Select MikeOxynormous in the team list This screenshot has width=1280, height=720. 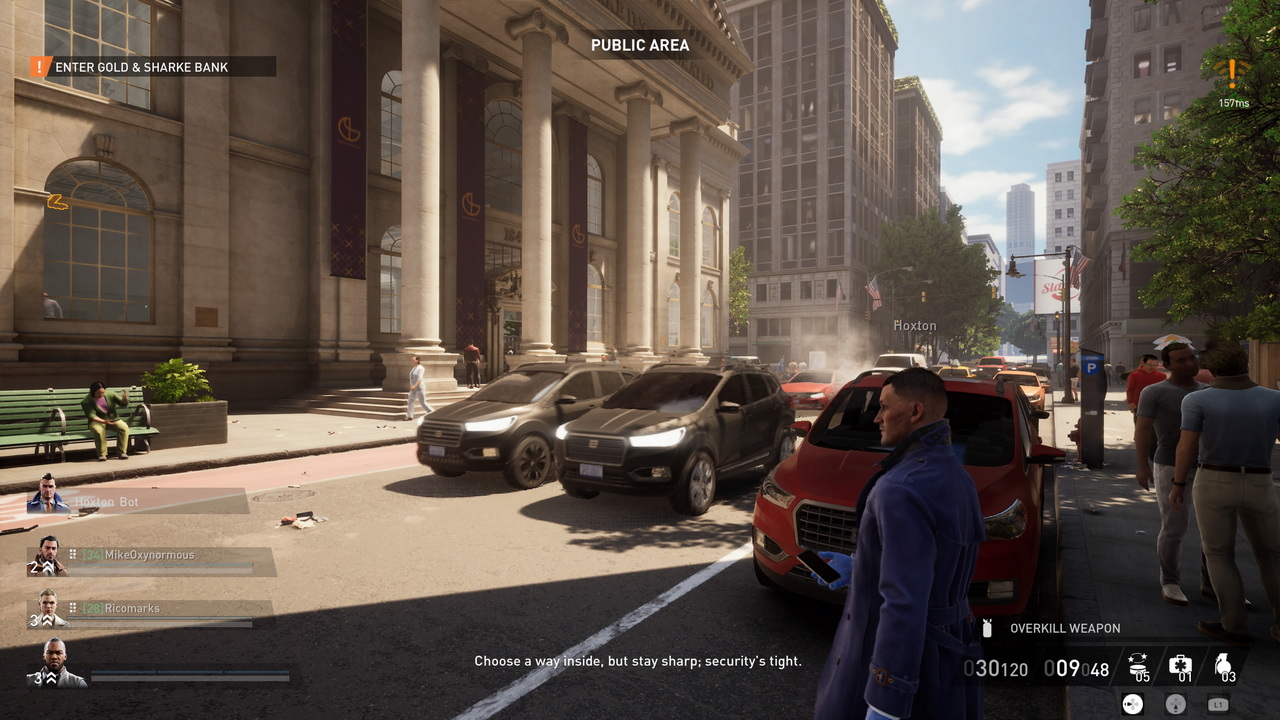click(x=150, y=556)
